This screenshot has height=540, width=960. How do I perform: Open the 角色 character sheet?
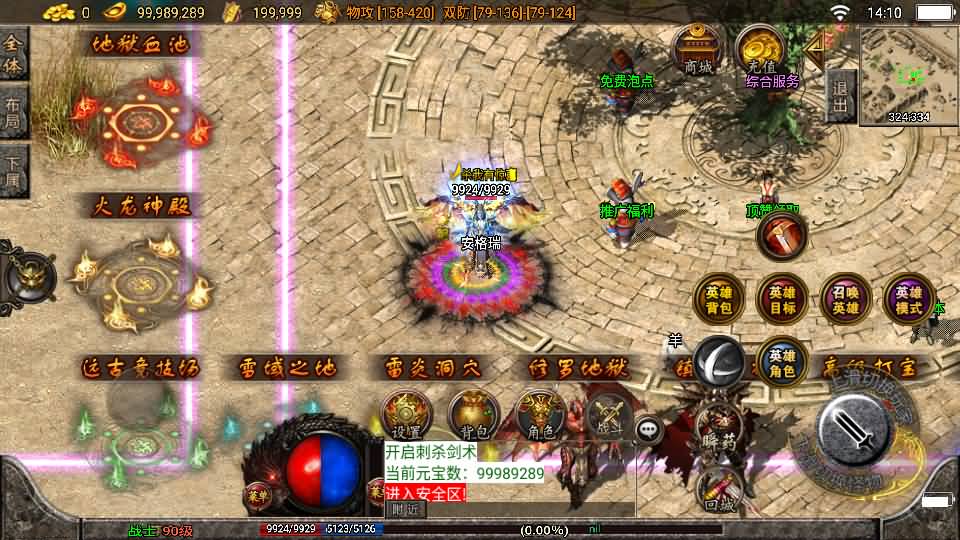541,415
